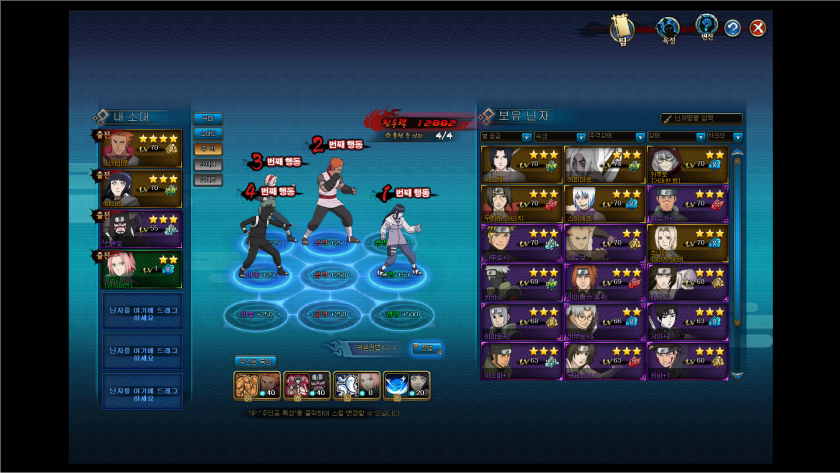Viewport: 840px width, 473px height.
Task: Select the first talent skill icon costing 40
Action: tap(248, 385)
